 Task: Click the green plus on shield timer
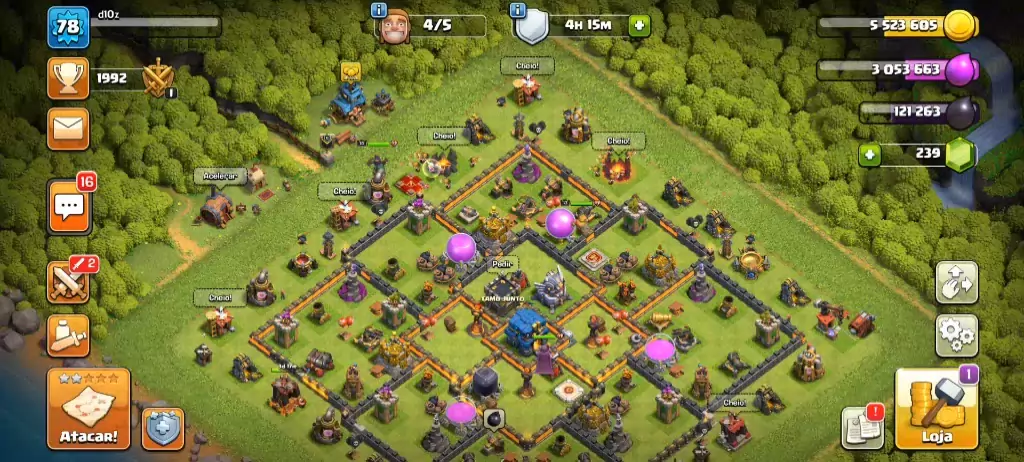point(638,25)
